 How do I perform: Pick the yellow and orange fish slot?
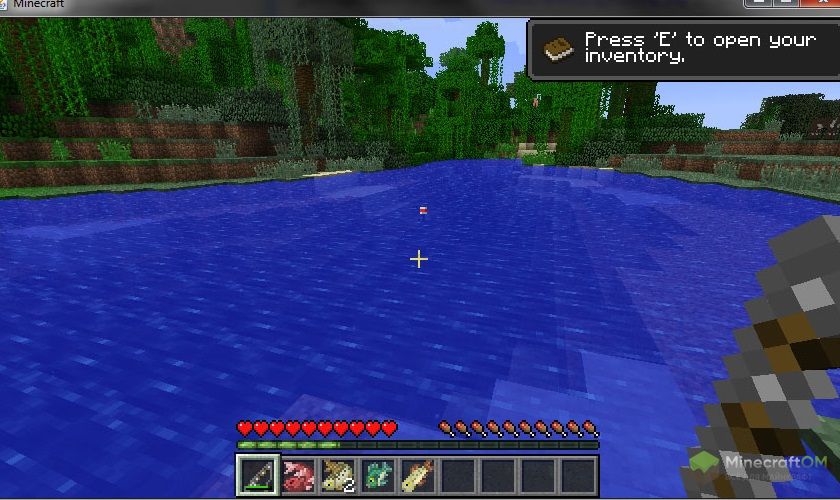point(417,475)
